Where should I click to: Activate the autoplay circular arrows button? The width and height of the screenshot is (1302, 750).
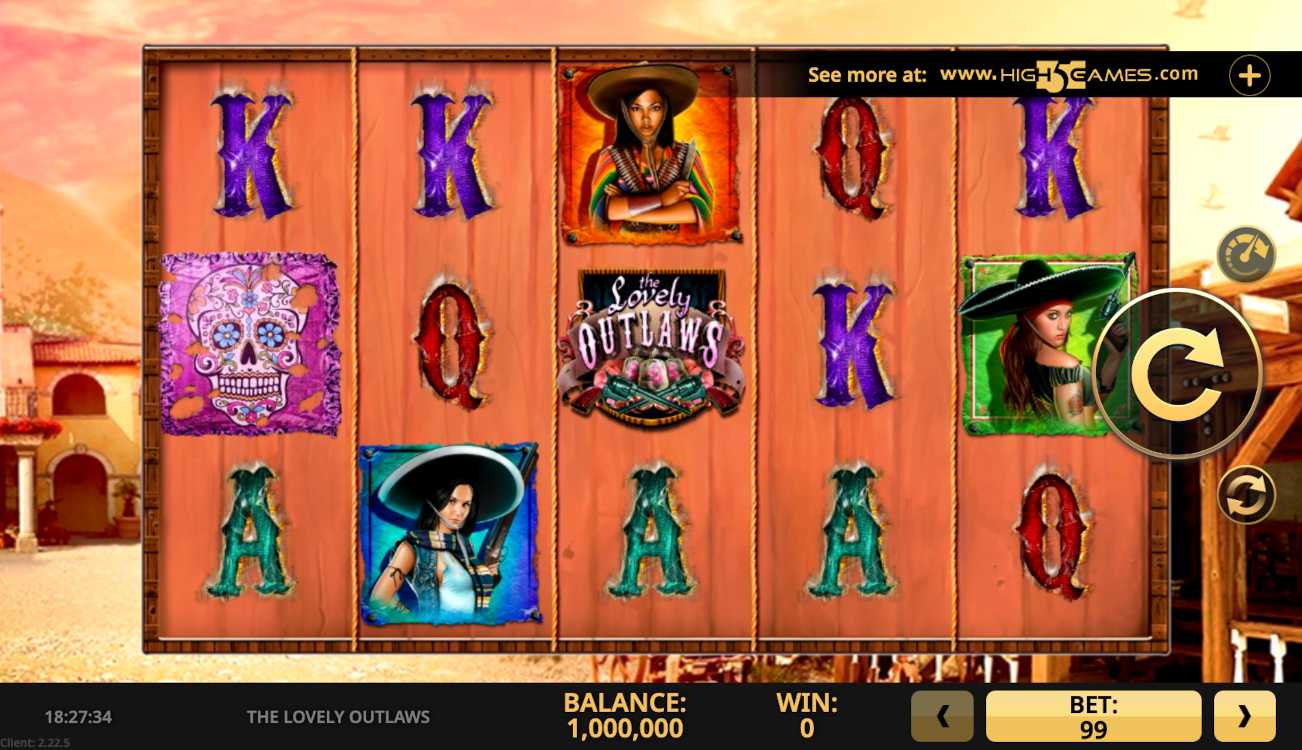pyautogui.click(x=1246, y=495)
